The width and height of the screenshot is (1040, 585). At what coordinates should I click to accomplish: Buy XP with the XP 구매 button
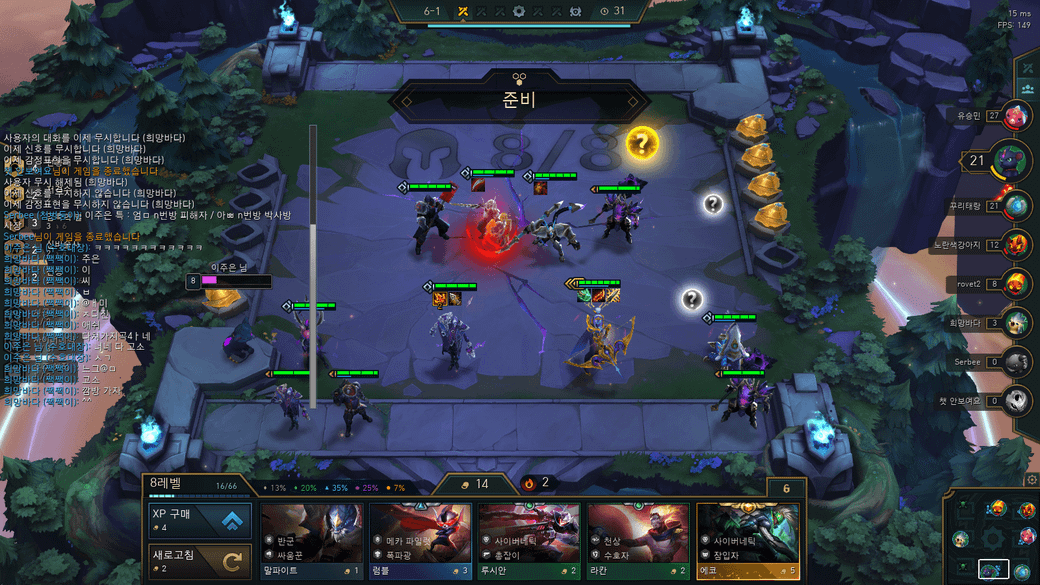(x=197, y=520)
